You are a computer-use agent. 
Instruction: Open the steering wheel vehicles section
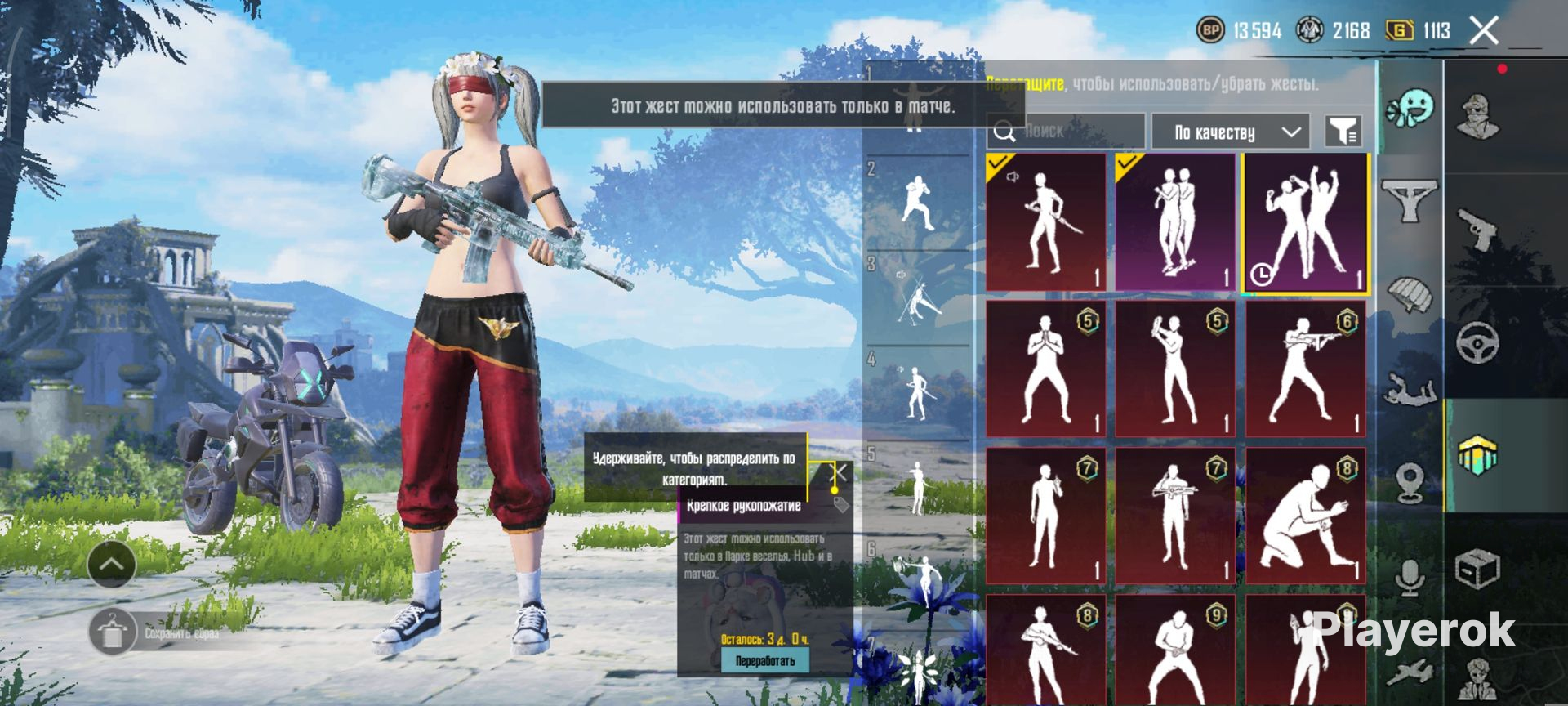pyautogui.click(x=1478, y=342)
